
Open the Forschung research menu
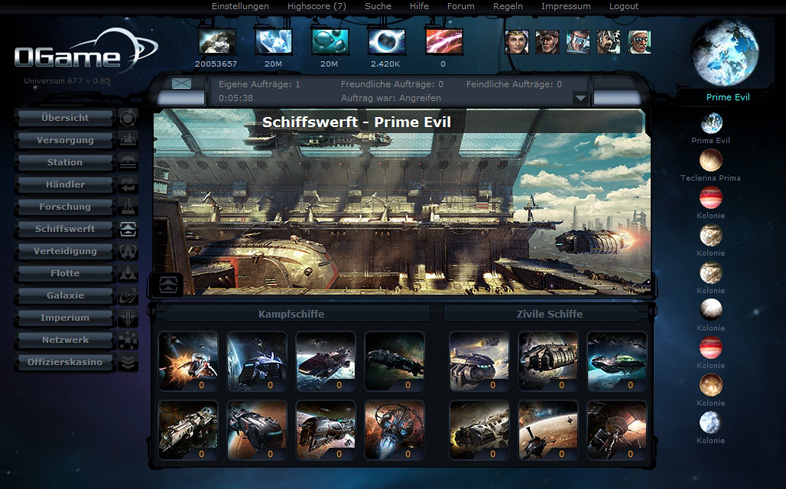pos(66,207)
